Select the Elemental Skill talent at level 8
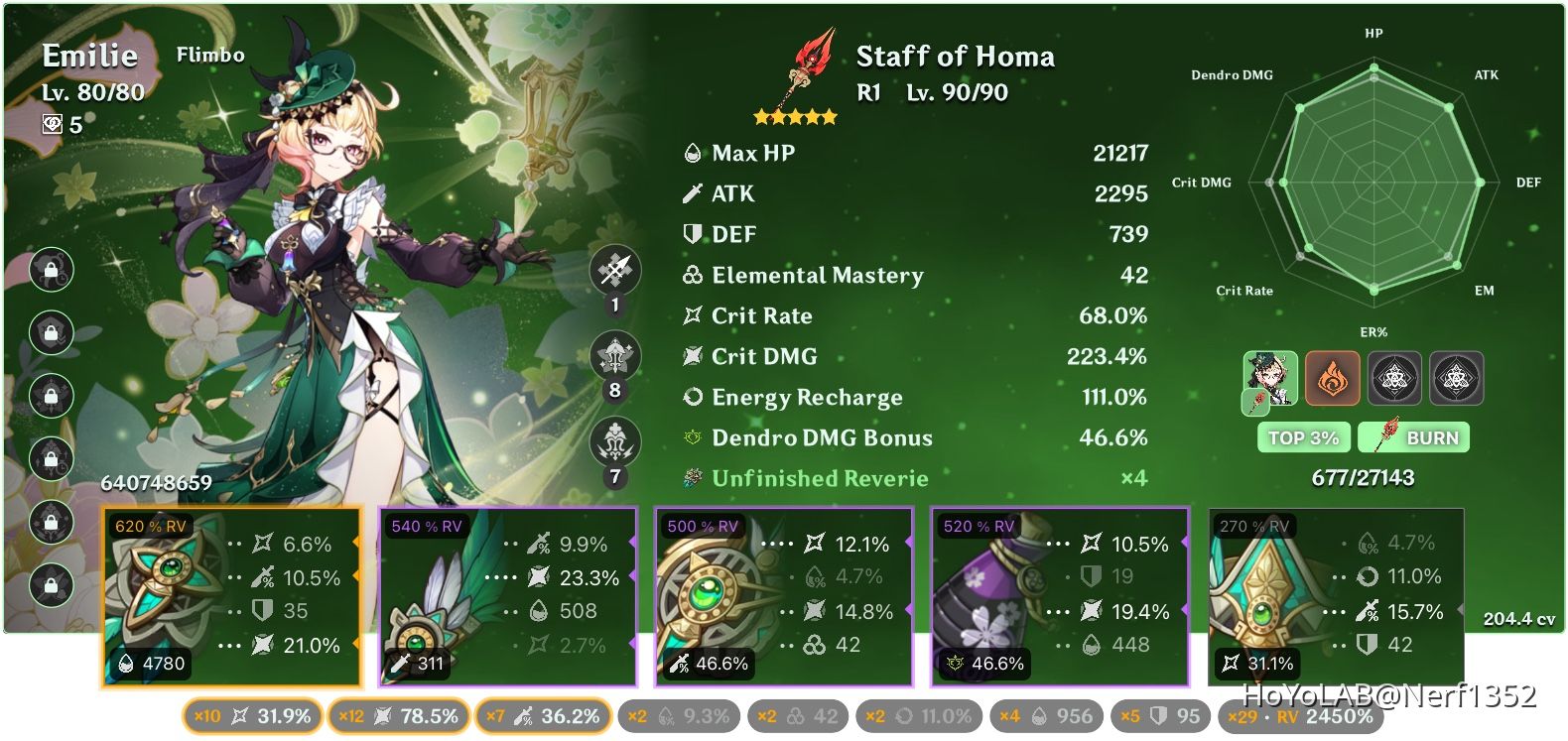Image resolution: width=1568 pixels, height=741 pixels. tap(614, 357)
